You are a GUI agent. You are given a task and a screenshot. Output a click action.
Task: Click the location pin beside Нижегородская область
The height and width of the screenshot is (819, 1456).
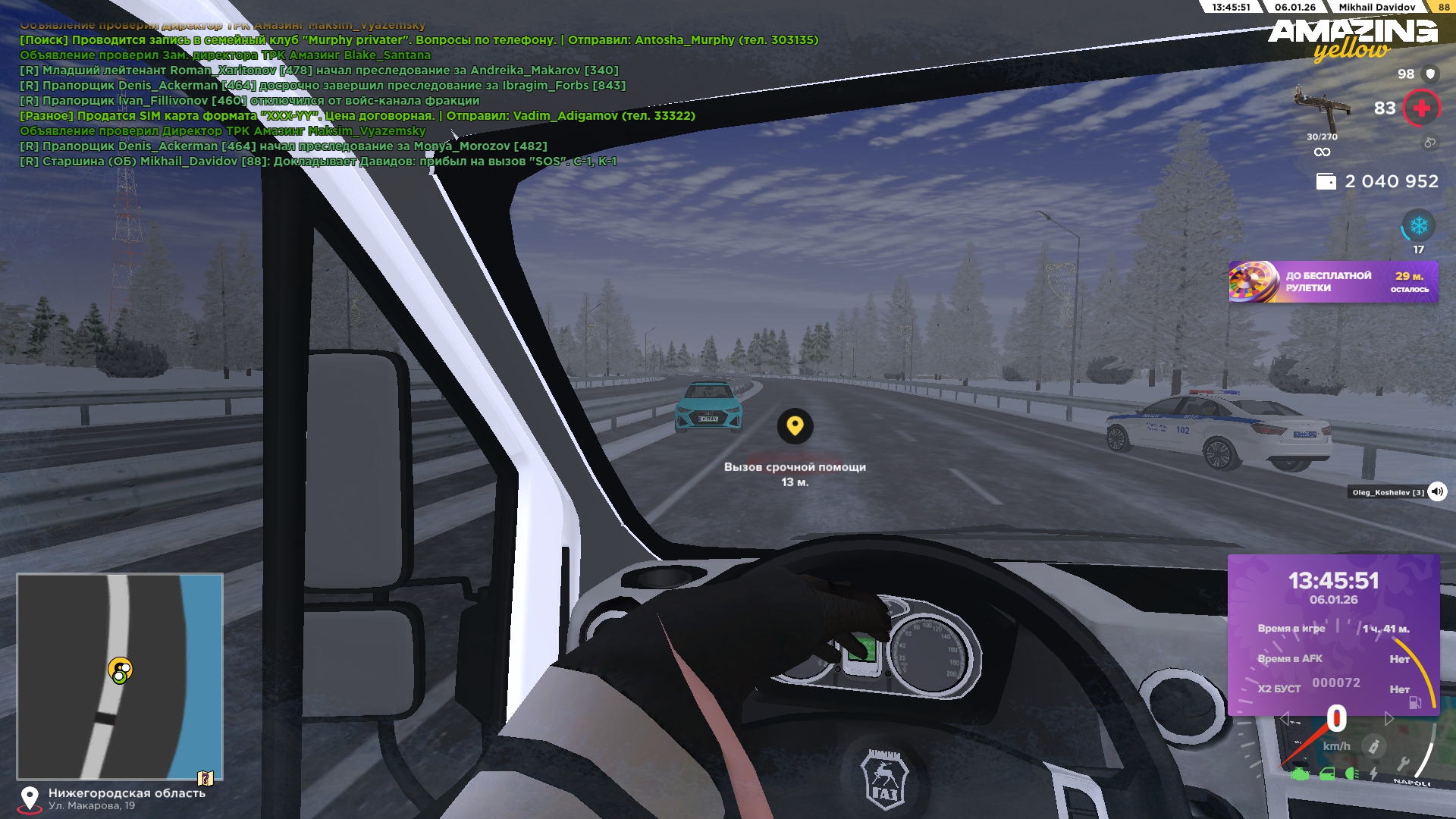(x=30, y=799)
